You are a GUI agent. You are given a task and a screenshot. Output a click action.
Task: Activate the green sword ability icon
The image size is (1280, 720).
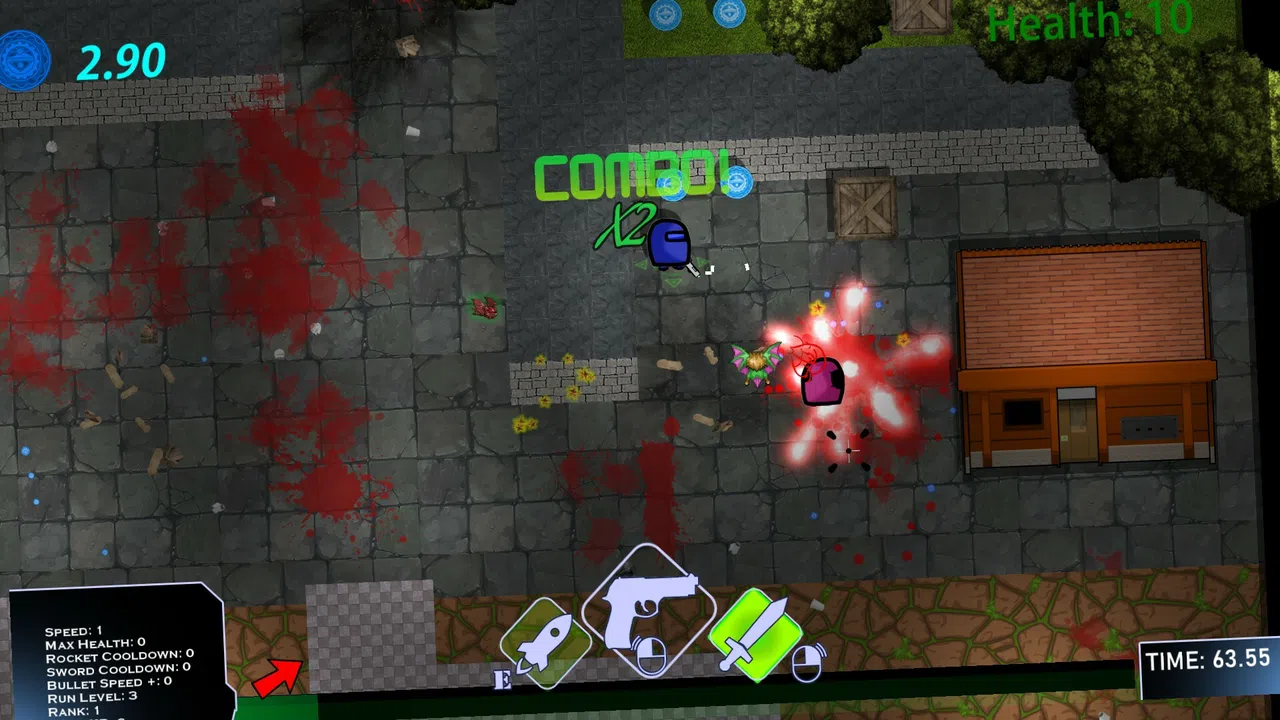click(756, 633)
